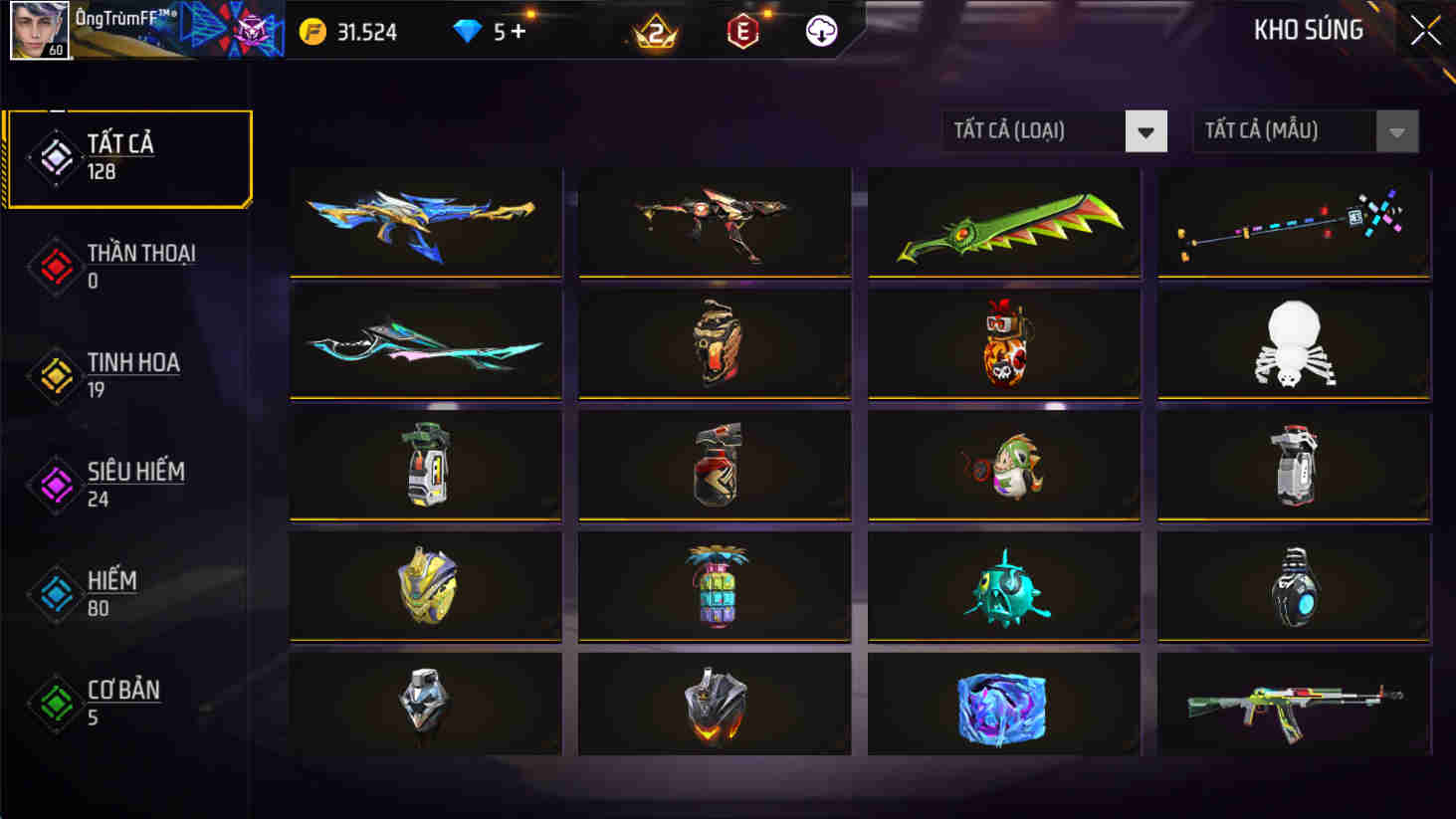Select the blue dragon katana skin thumbnail
The height and width of the screenshot is (819, 1456).
click(x=425, y=221)
